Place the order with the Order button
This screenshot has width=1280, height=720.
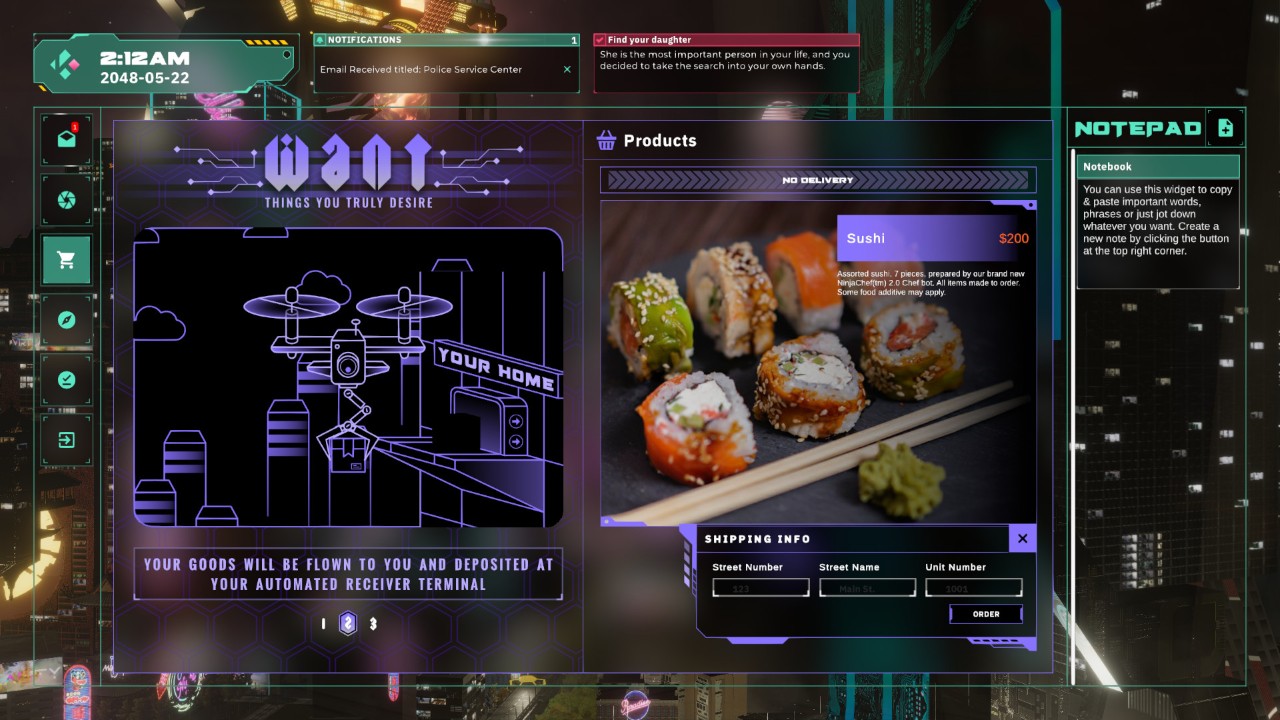point(986,614)
